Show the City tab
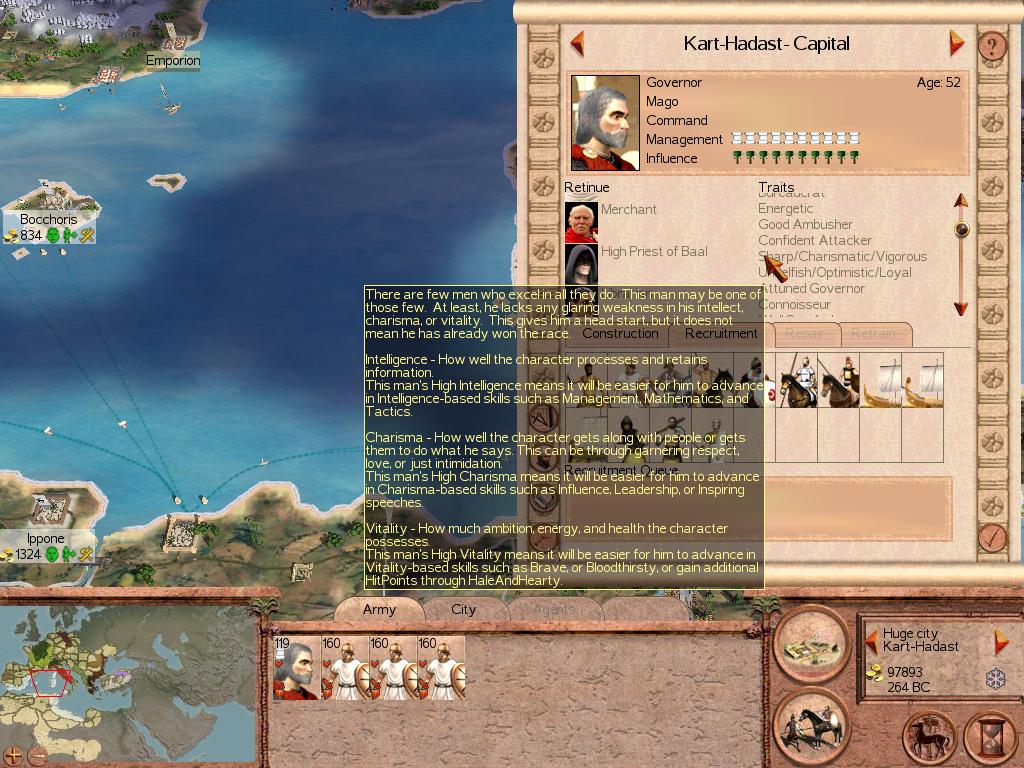 point(464,609)
